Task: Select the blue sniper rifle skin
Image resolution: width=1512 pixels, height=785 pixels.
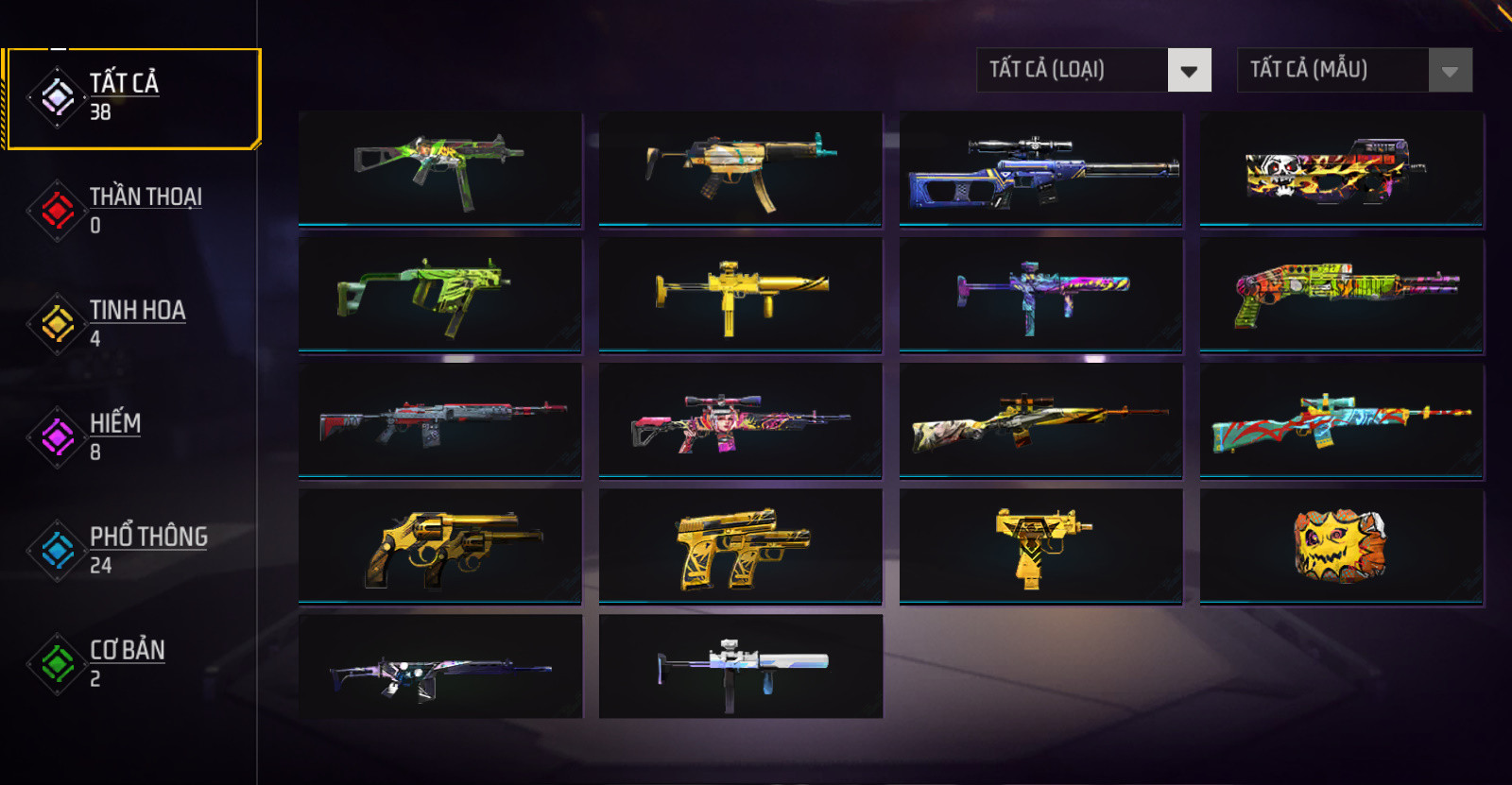Action: pyautogui.click(x=1040, y=169)
